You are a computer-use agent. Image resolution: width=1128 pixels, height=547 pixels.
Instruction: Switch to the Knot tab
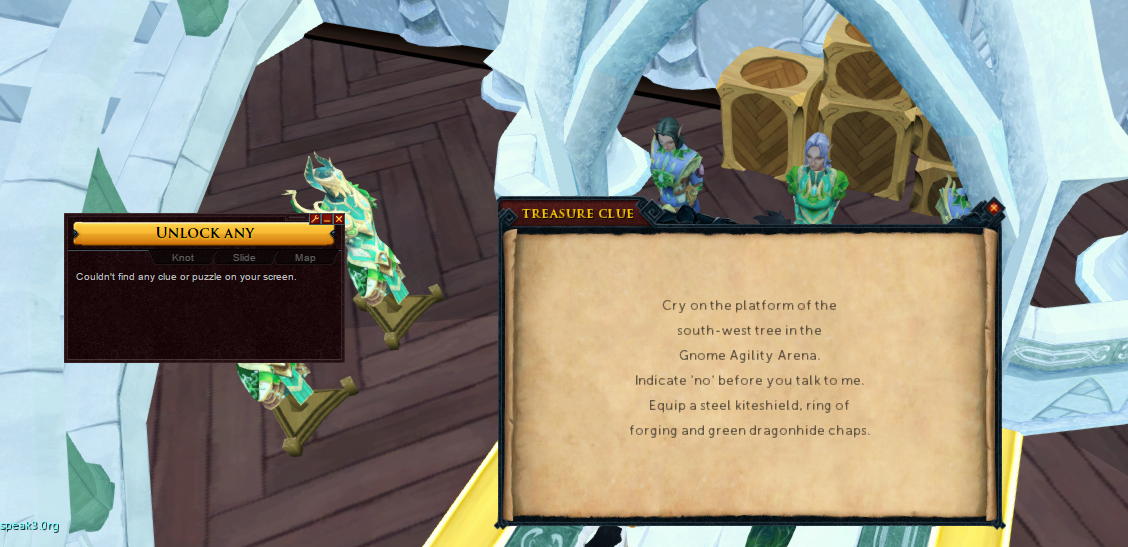tap(183, 258)
